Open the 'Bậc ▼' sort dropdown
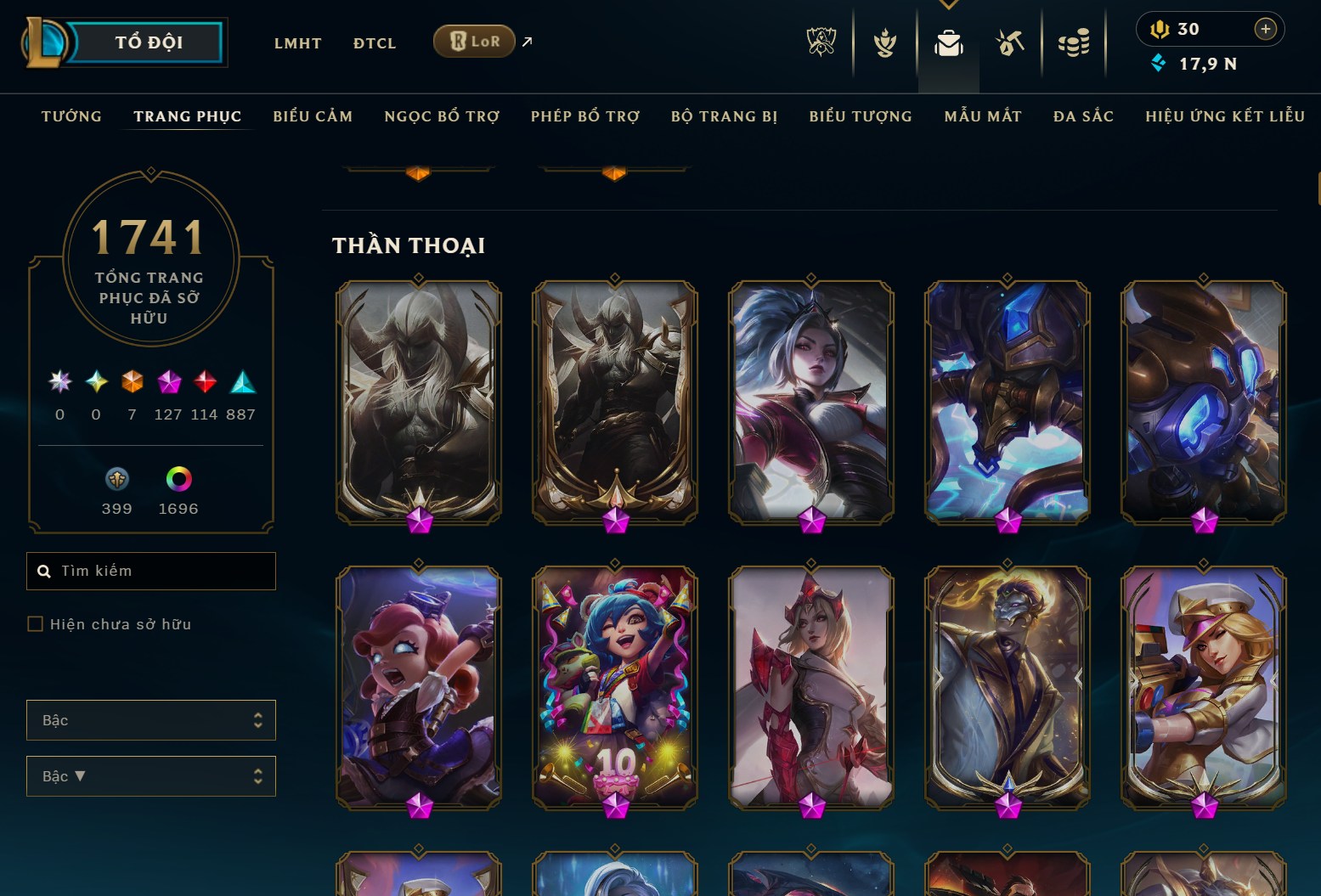1321x896 pixels. 150,775
